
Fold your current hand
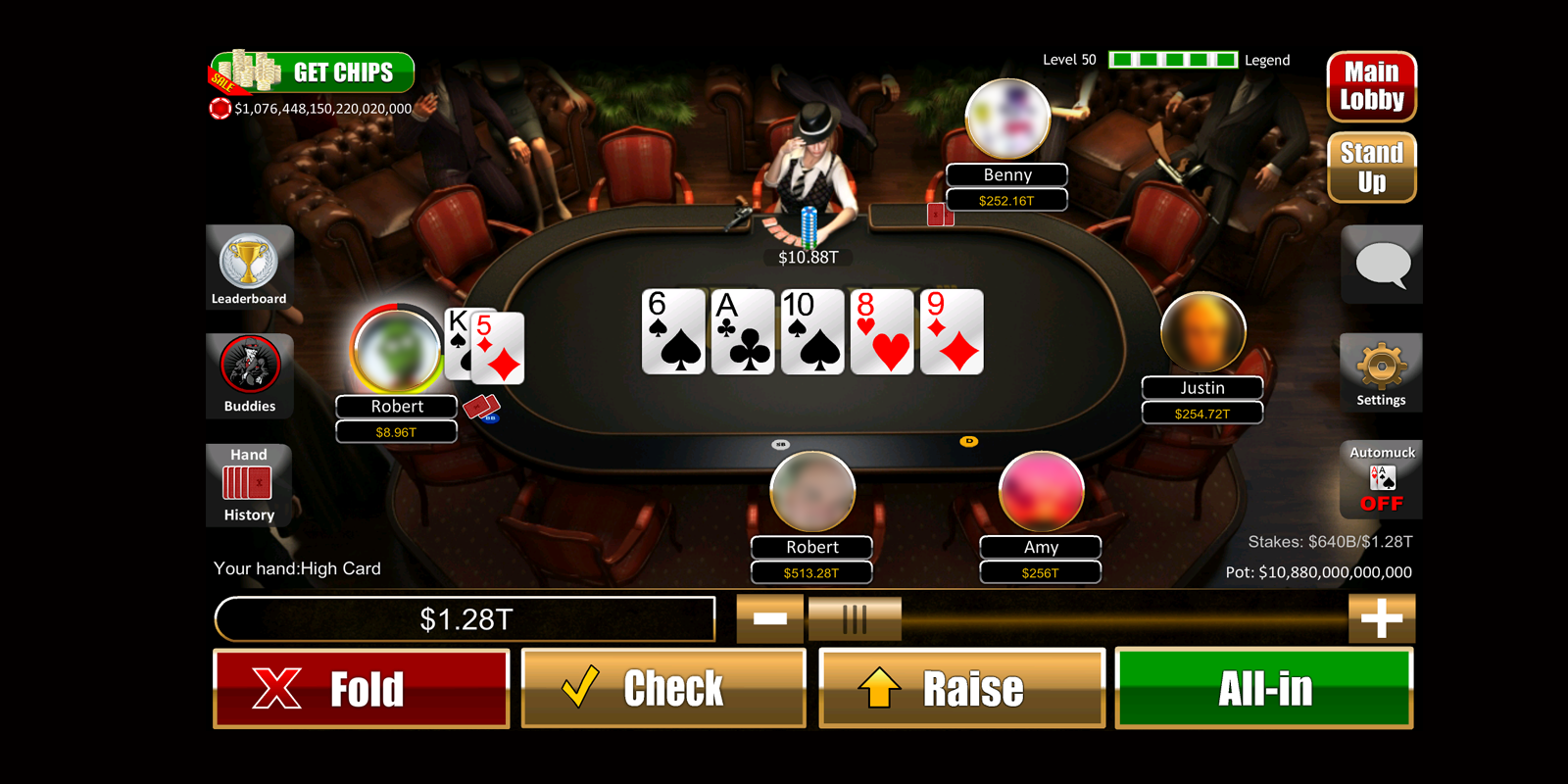(361, 687)
